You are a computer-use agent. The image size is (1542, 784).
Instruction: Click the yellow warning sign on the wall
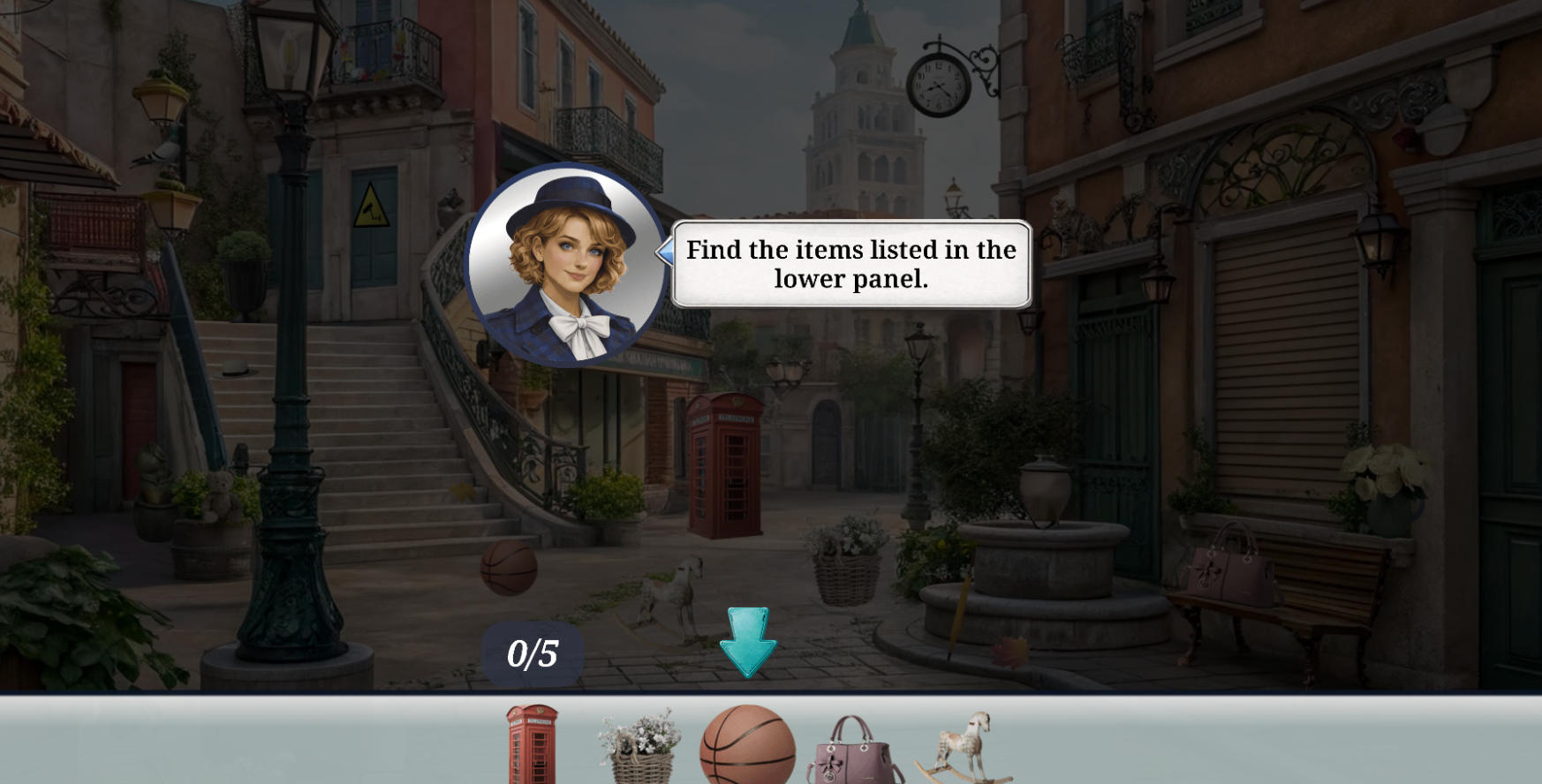point(370,205)
